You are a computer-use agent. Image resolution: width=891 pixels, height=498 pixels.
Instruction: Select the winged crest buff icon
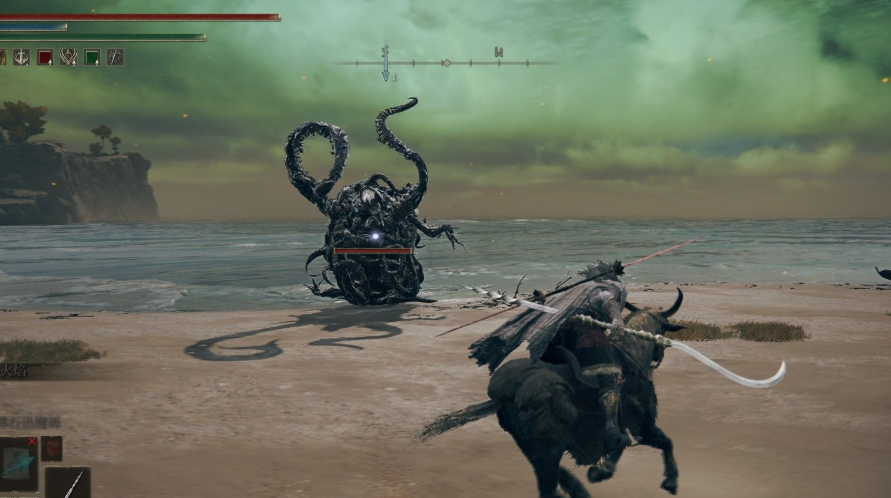click(x=68, y=57)
